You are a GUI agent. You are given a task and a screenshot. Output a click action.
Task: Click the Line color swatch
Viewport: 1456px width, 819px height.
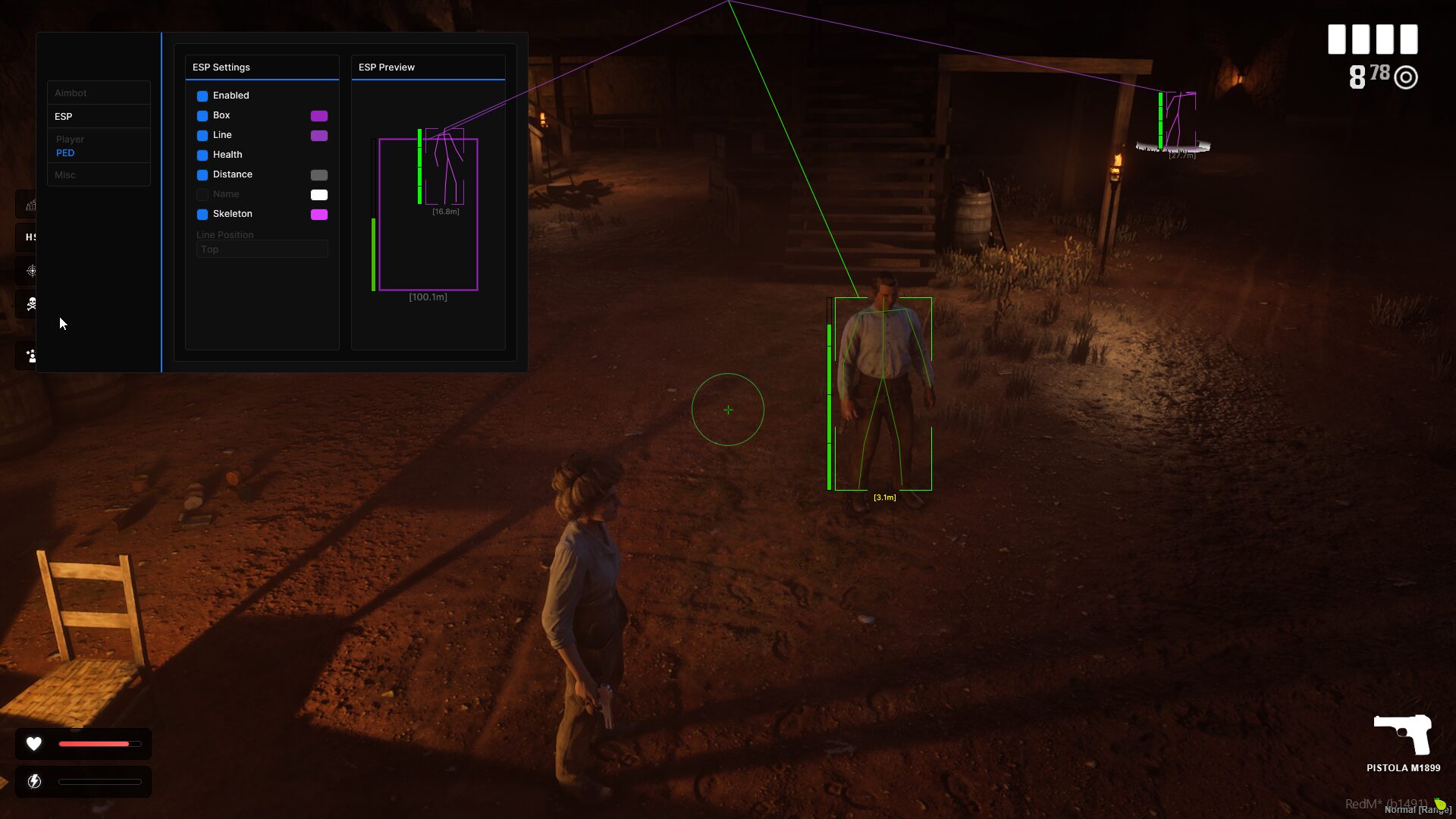[319, 136]
